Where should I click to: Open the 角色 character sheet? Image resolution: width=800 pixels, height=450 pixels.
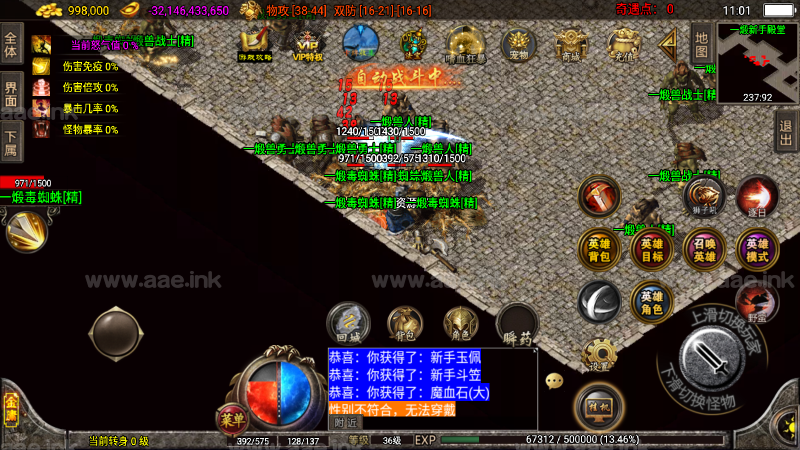pos(459,323)
